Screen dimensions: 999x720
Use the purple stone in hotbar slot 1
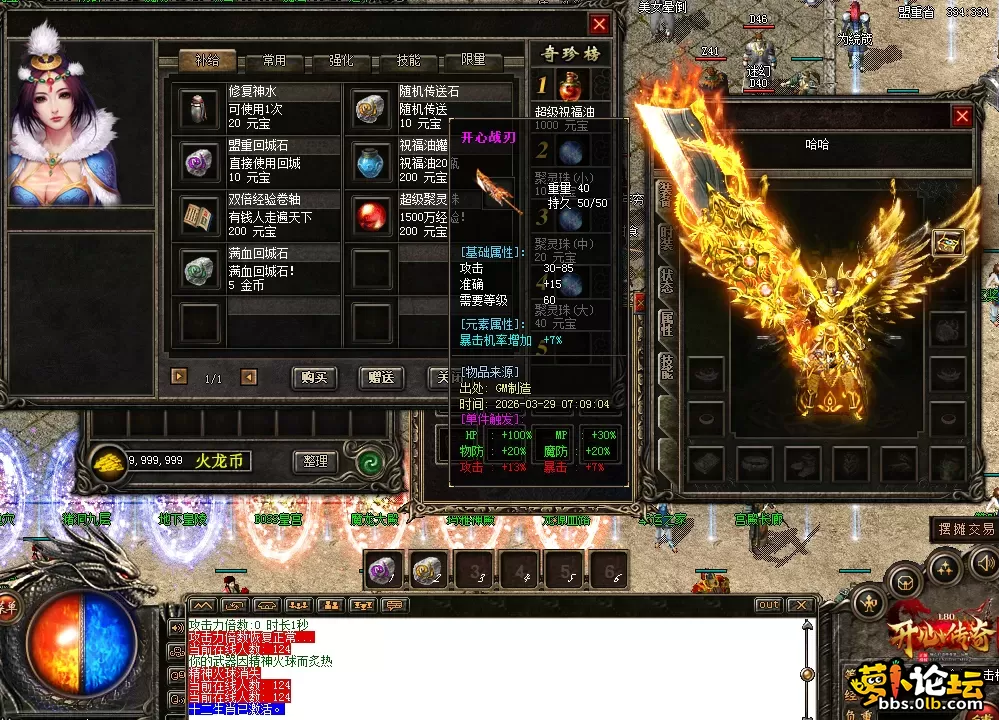(385, 570)
